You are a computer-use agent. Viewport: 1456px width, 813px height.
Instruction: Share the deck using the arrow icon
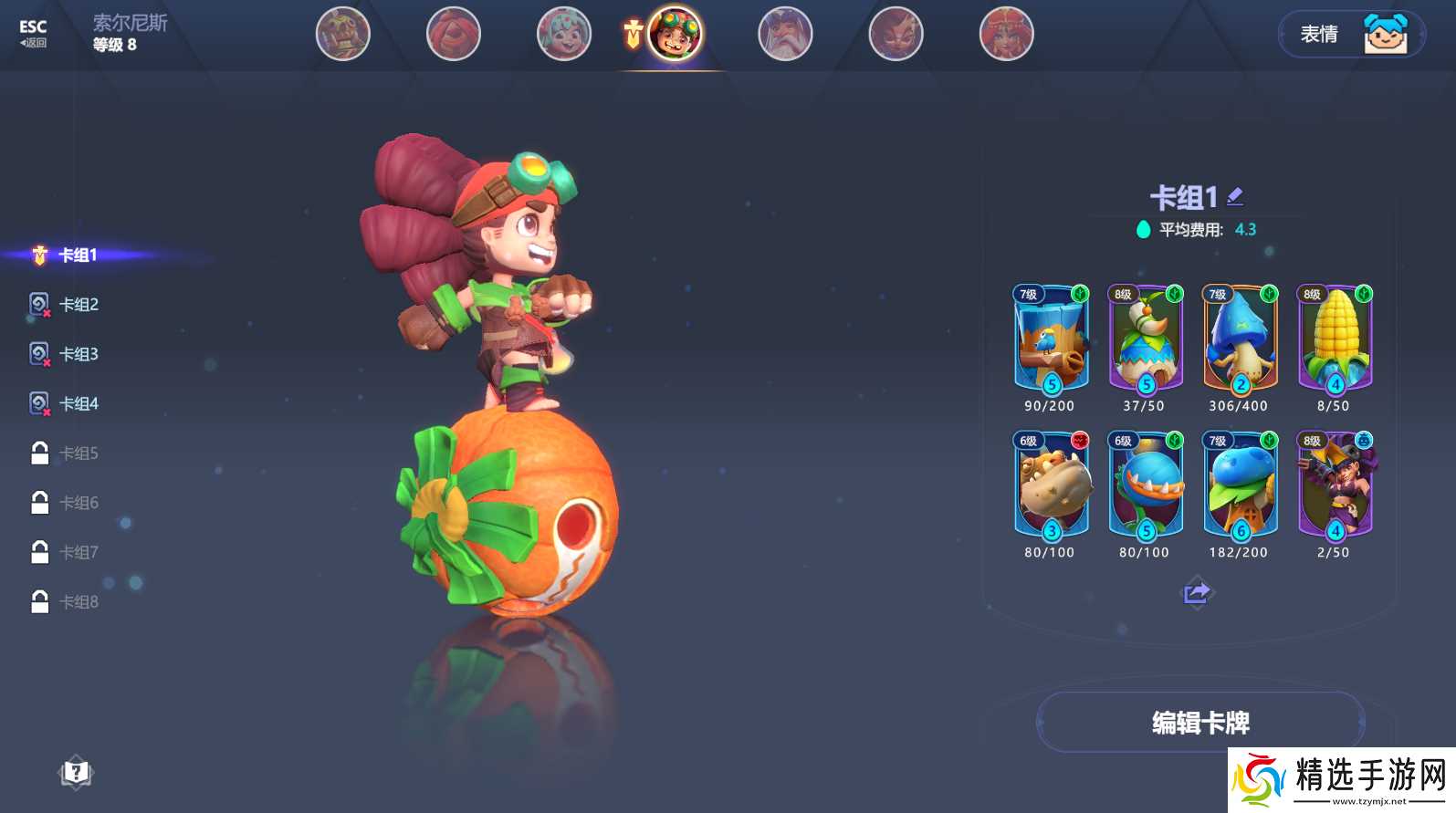[x=1196, y=593]
